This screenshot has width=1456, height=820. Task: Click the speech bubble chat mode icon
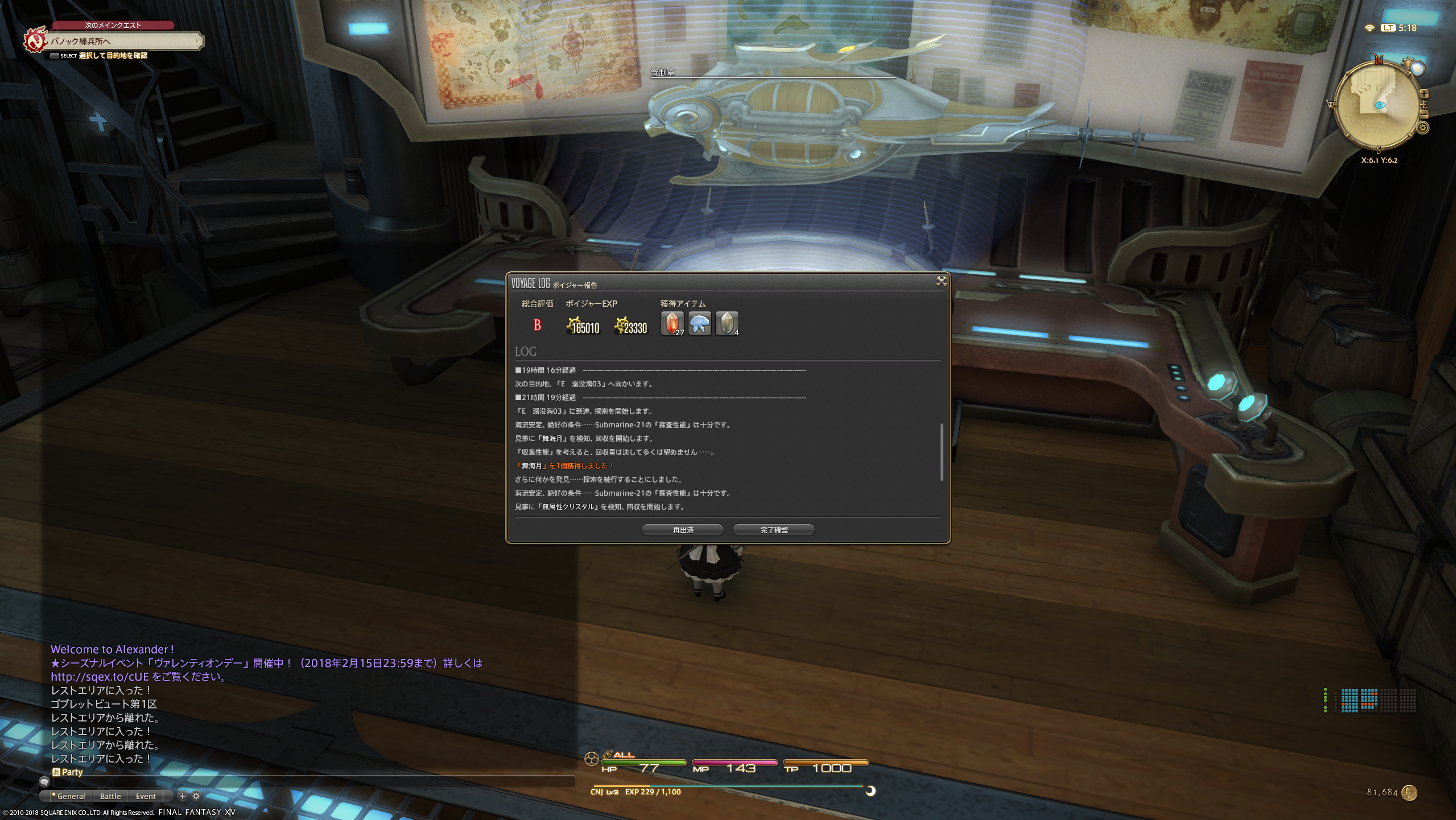44,782
